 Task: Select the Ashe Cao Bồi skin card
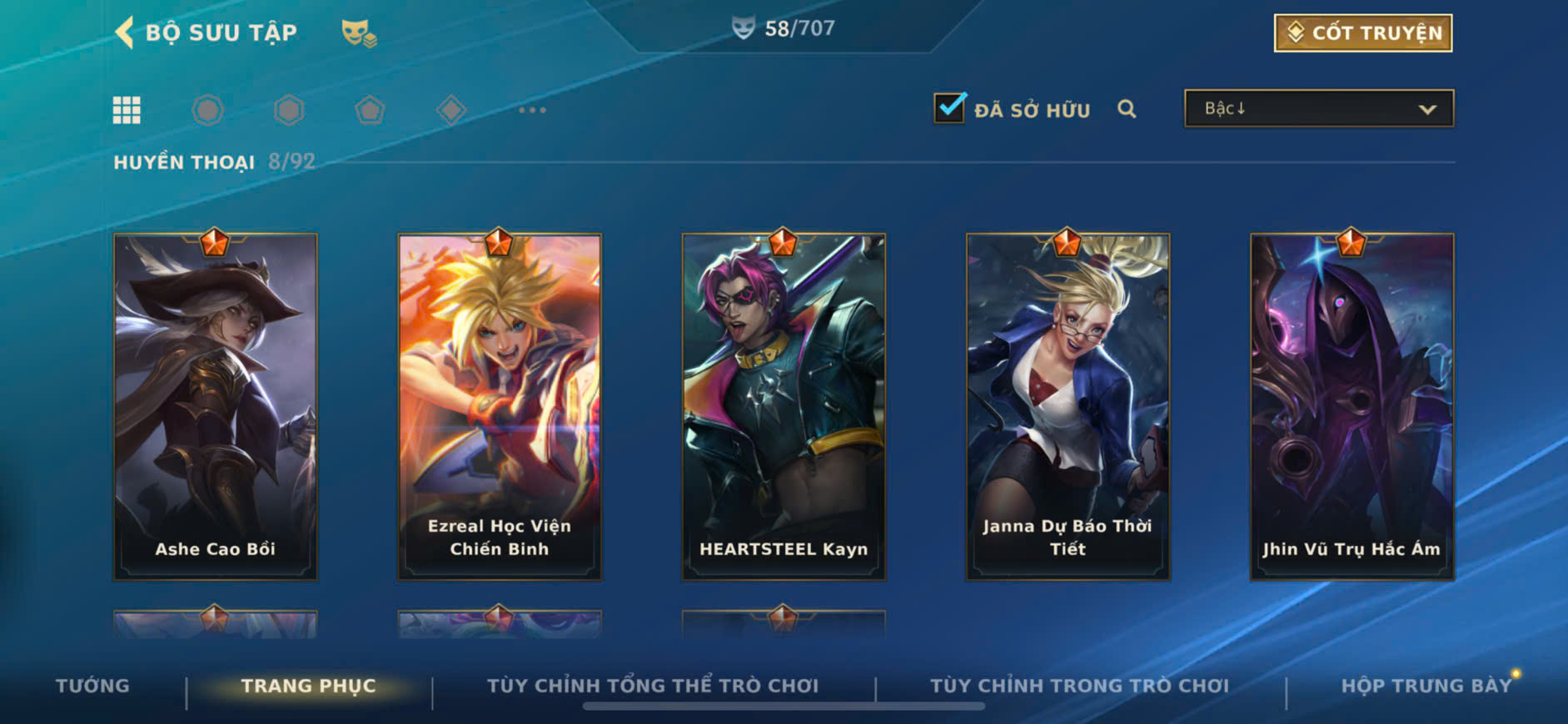tap(216, 406)
